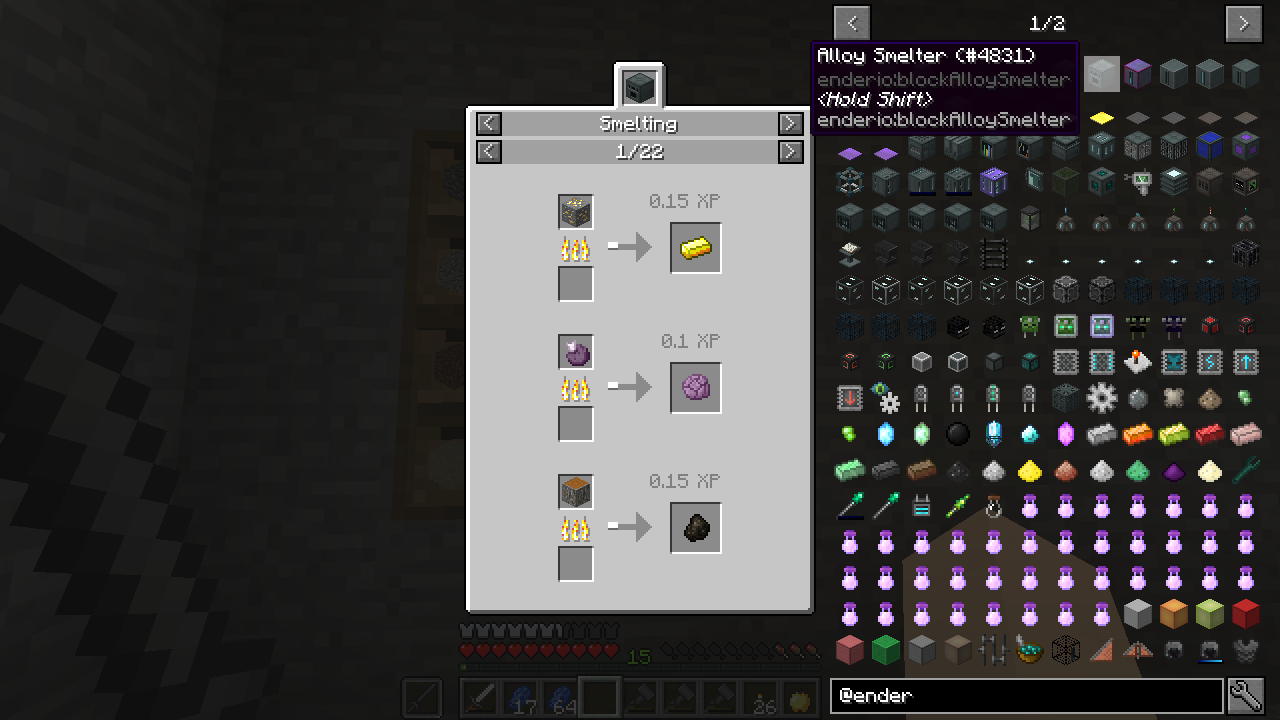Select the popped chorus fruit output slot

pyautogui.click(x=696, y=388)
